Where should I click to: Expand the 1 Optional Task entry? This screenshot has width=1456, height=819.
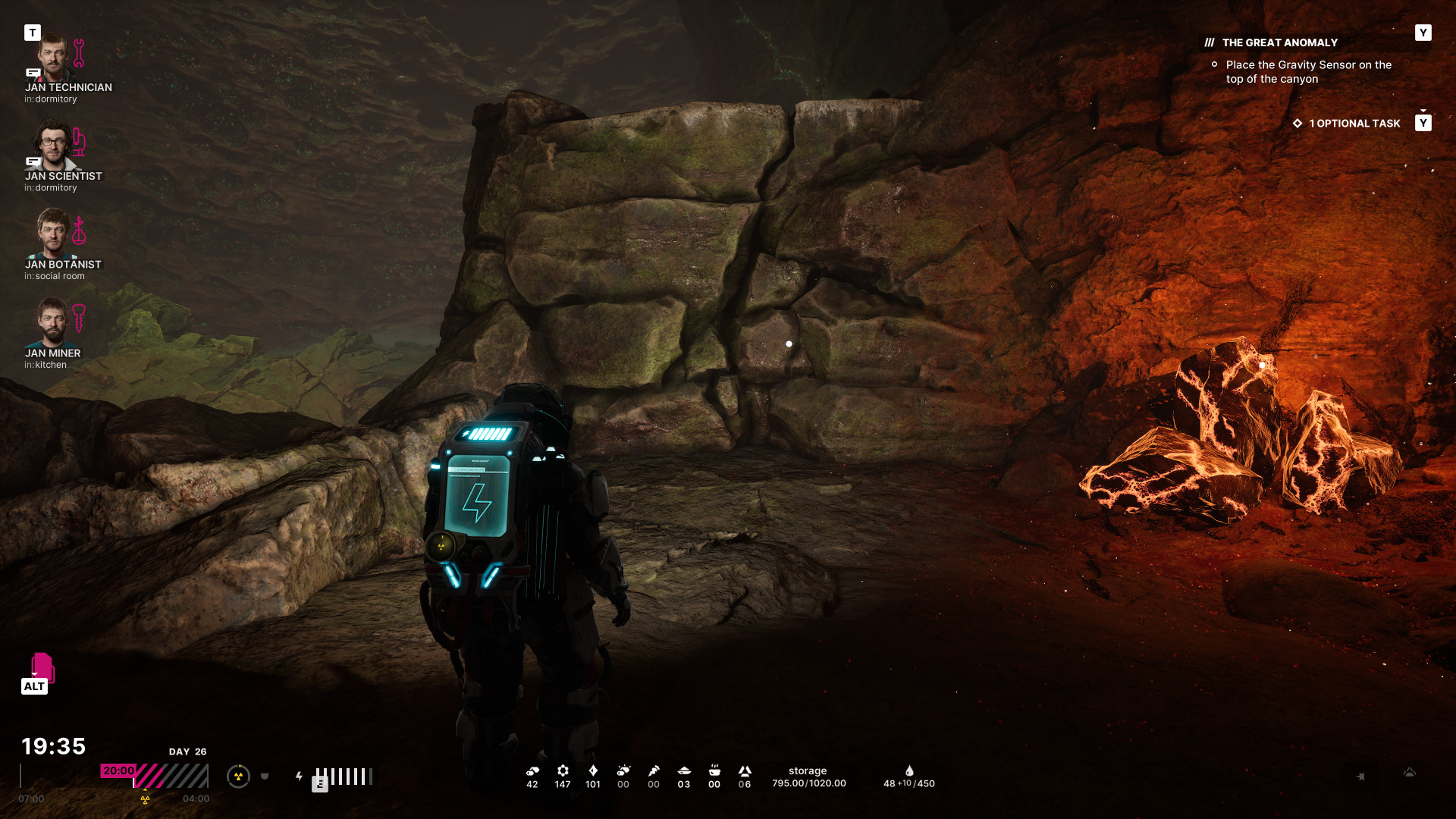1354,124
